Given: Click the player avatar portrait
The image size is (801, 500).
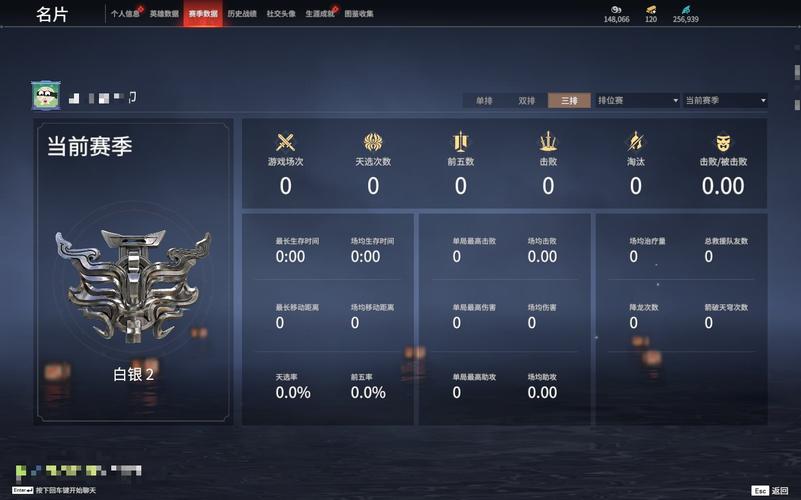Looking at the screenshot, I should point(46,96).
